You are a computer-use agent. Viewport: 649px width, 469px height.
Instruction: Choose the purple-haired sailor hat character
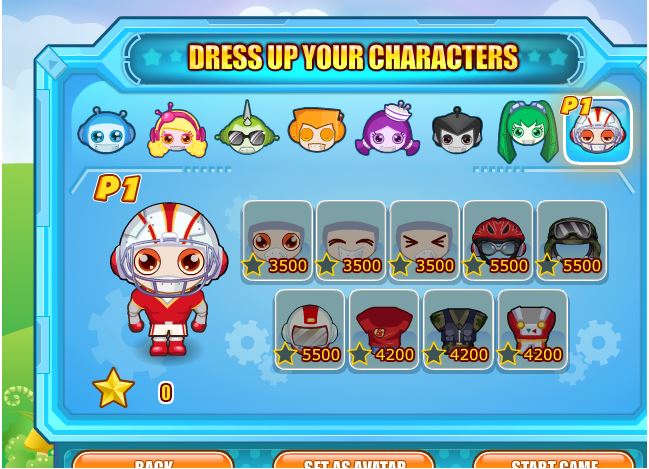388,131
